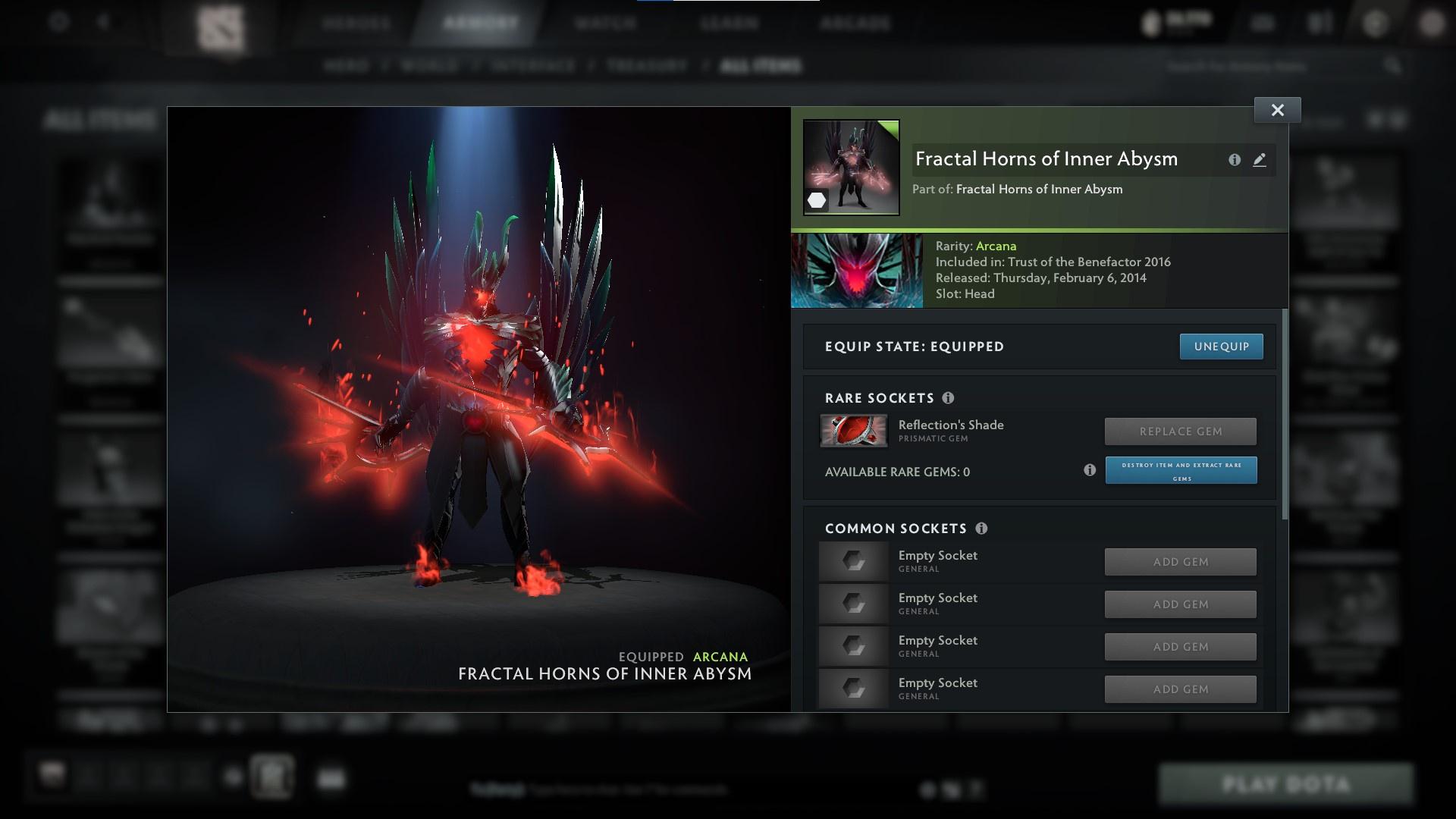
Task: Click ADD GEM on the first empty socket
Action: click(1179, 561)
